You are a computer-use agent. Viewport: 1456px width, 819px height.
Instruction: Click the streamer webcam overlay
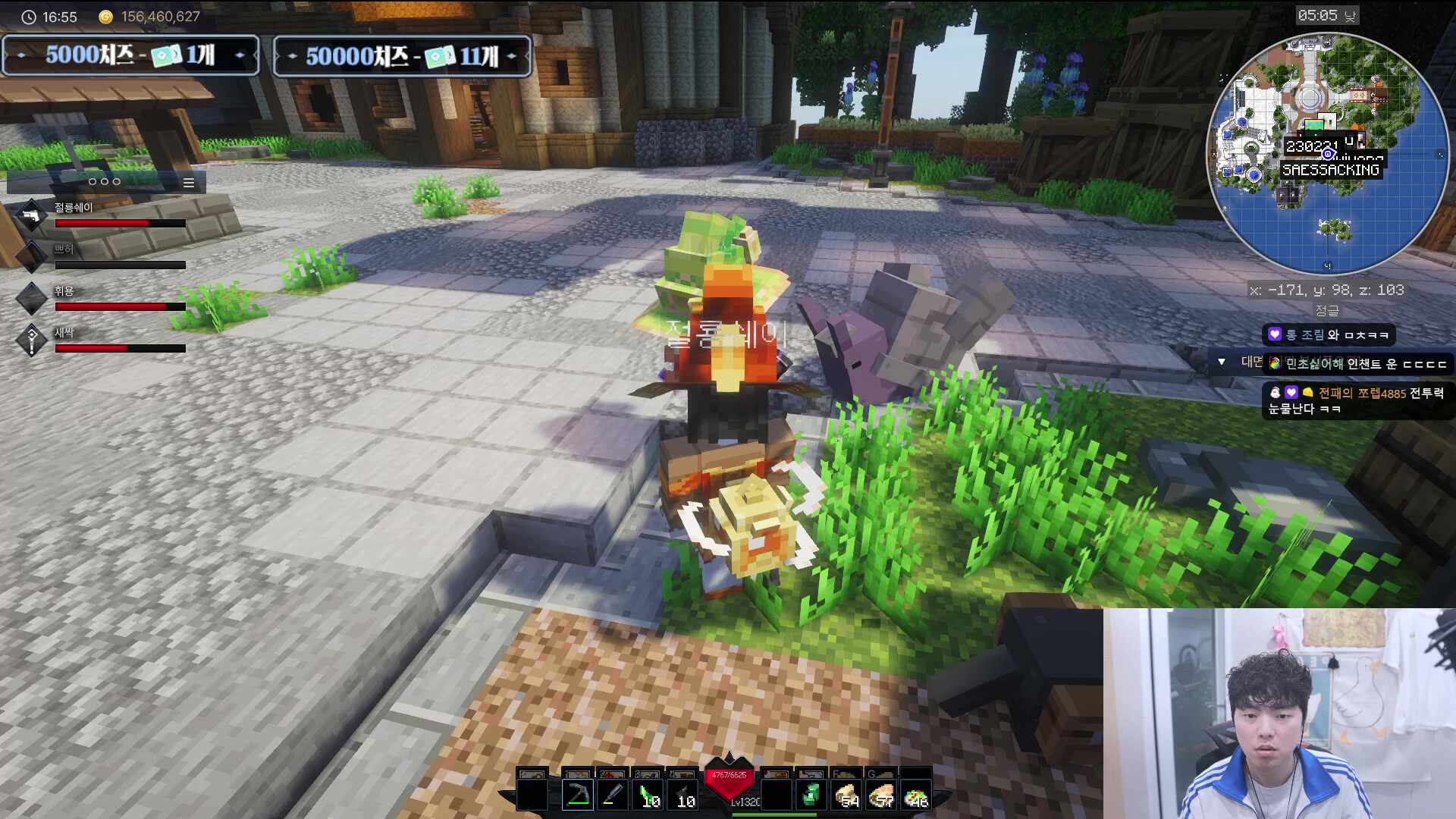(x=1279, y=714)
